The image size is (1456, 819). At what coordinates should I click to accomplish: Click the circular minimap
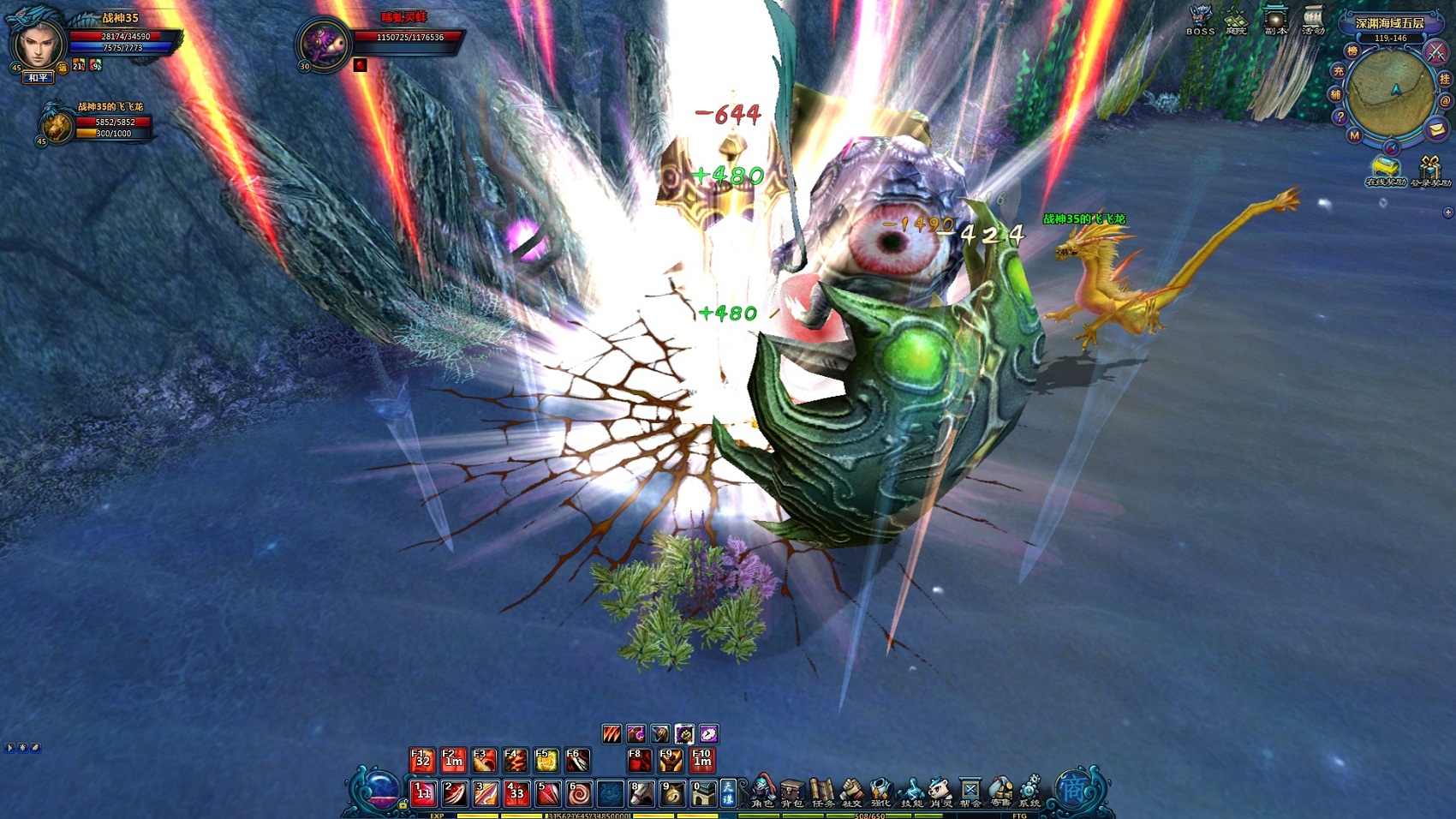tap(1390, 93)
